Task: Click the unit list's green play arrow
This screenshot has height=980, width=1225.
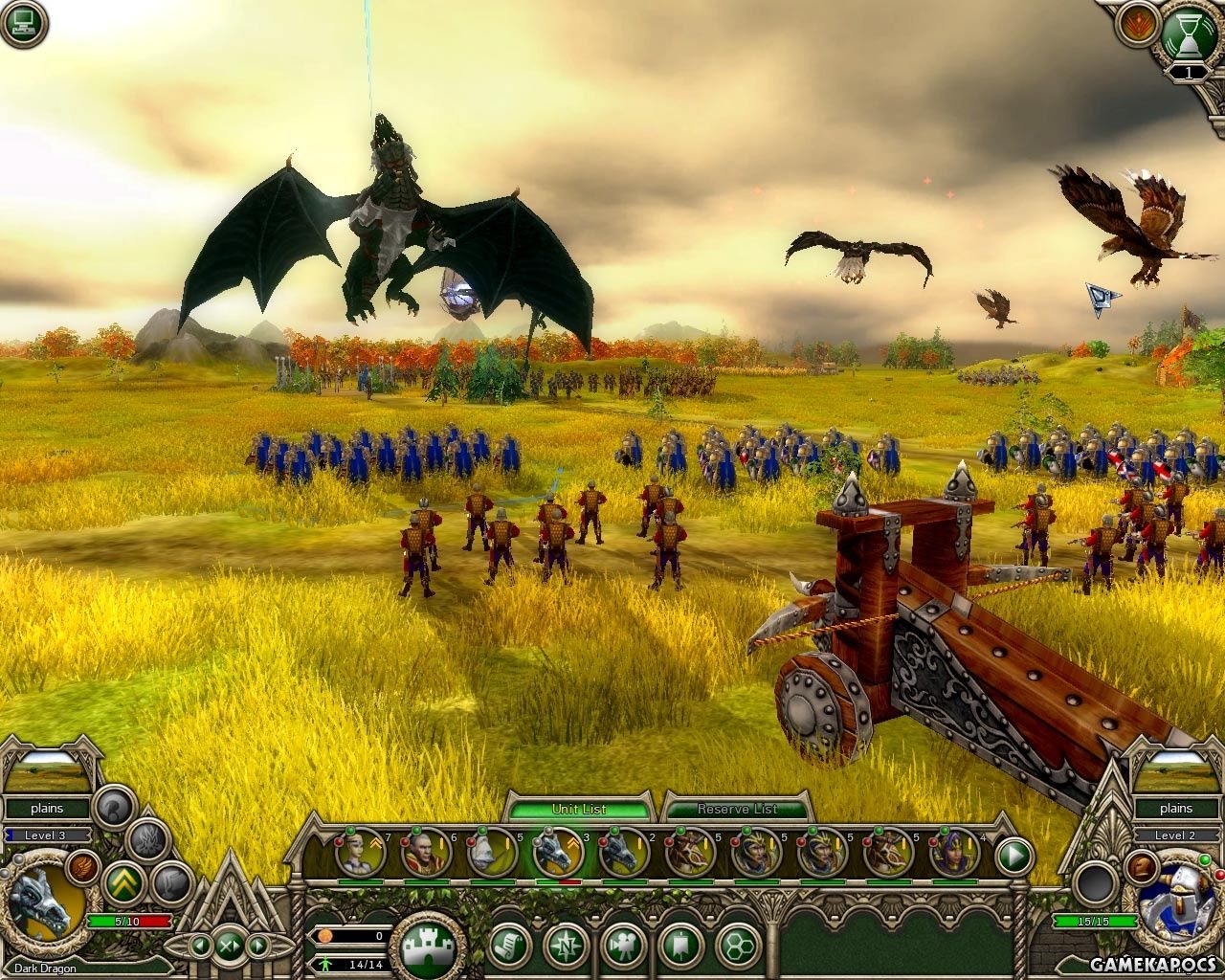Action: (x=1015, y=854)
